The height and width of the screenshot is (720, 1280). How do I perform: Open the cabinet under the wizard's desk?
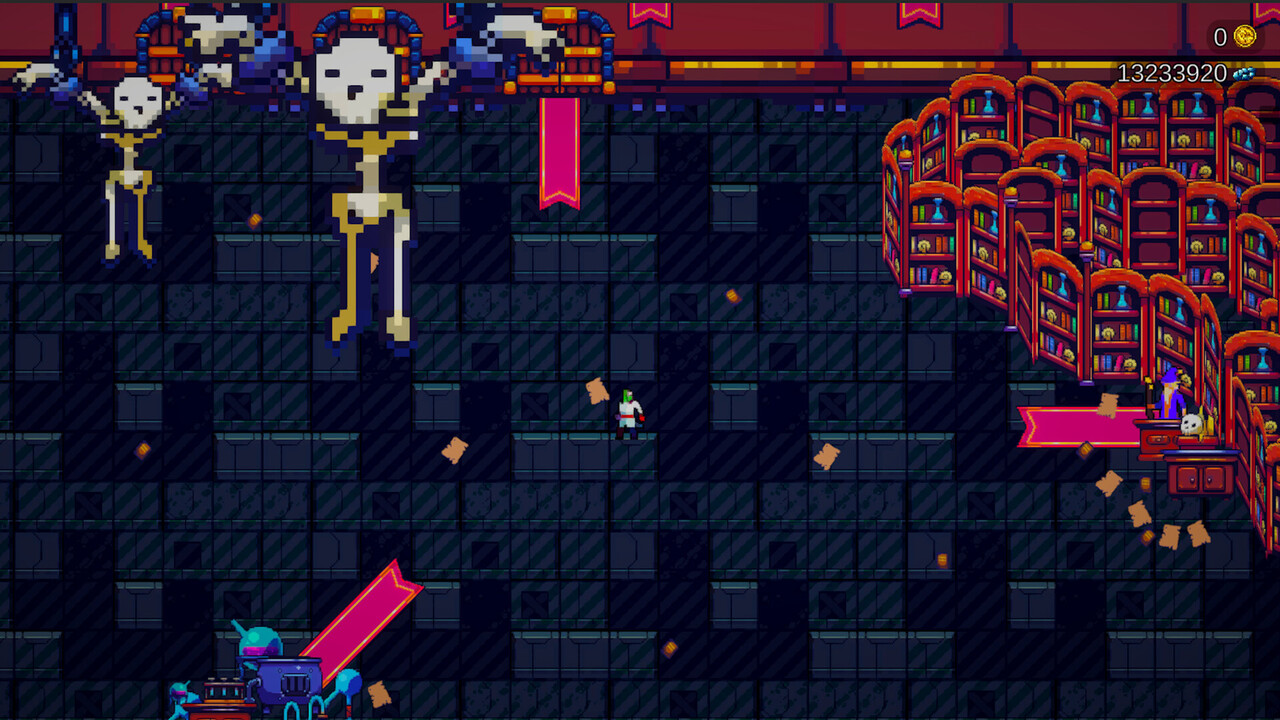click(1198, 478)
